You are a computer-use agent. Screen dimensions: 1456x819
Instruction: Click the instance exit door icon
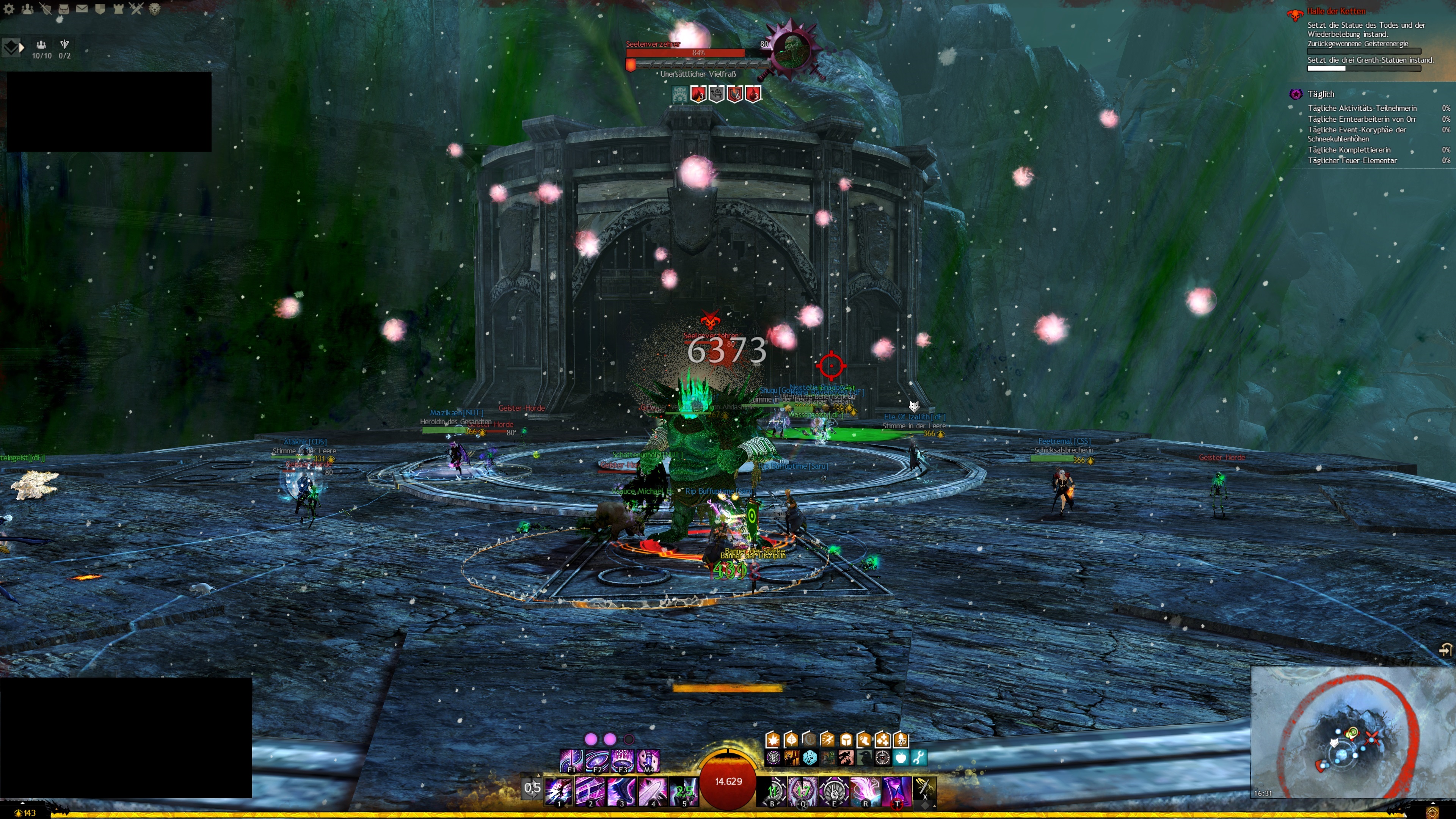pyautogui.click(x=1445, y=650)
